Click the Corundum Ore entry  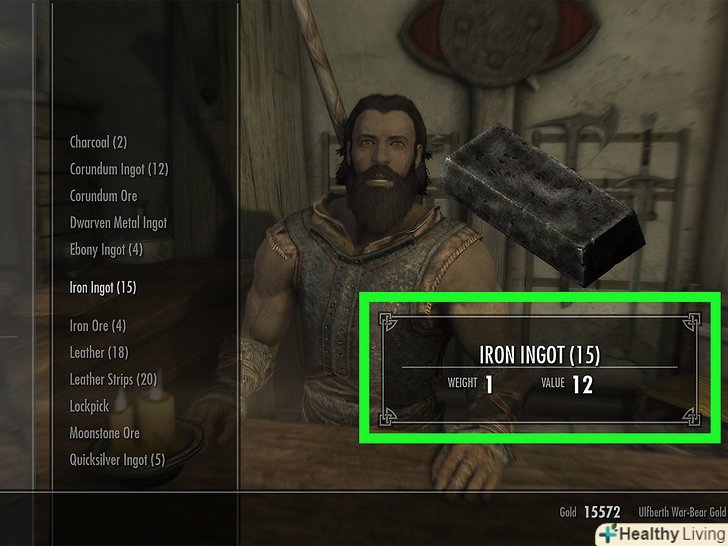click(x=103, y=196)
